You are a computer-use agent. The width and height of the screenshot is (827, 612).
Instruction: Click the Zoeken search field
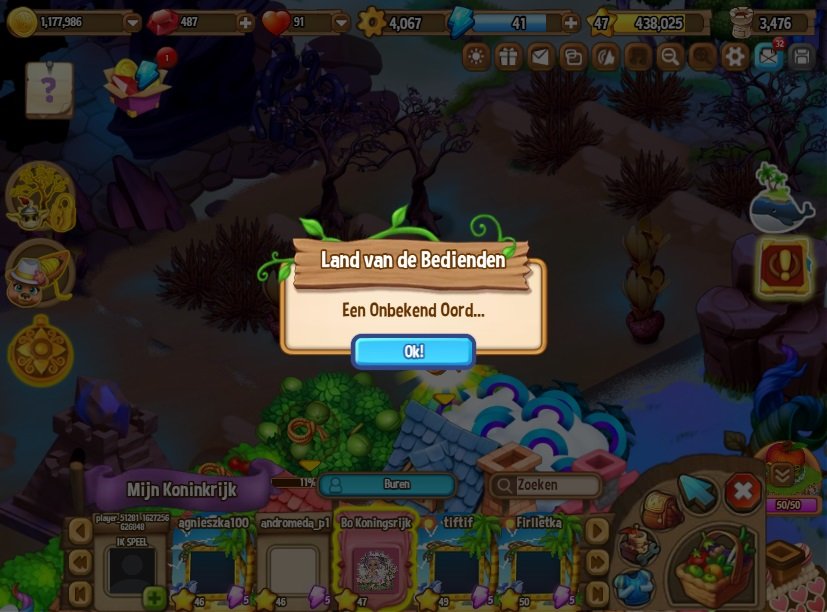click(546, 485)
